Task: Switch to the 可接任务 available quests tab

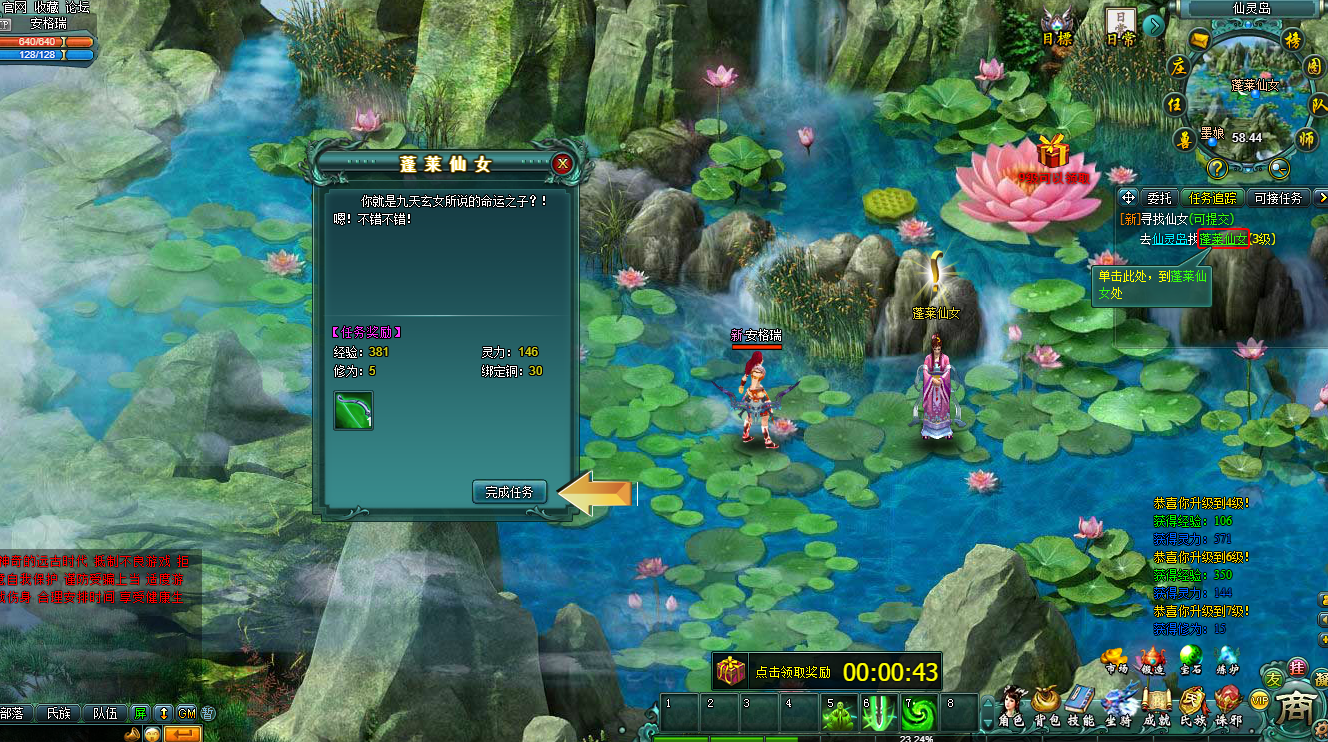Action: click(1278, 198)
